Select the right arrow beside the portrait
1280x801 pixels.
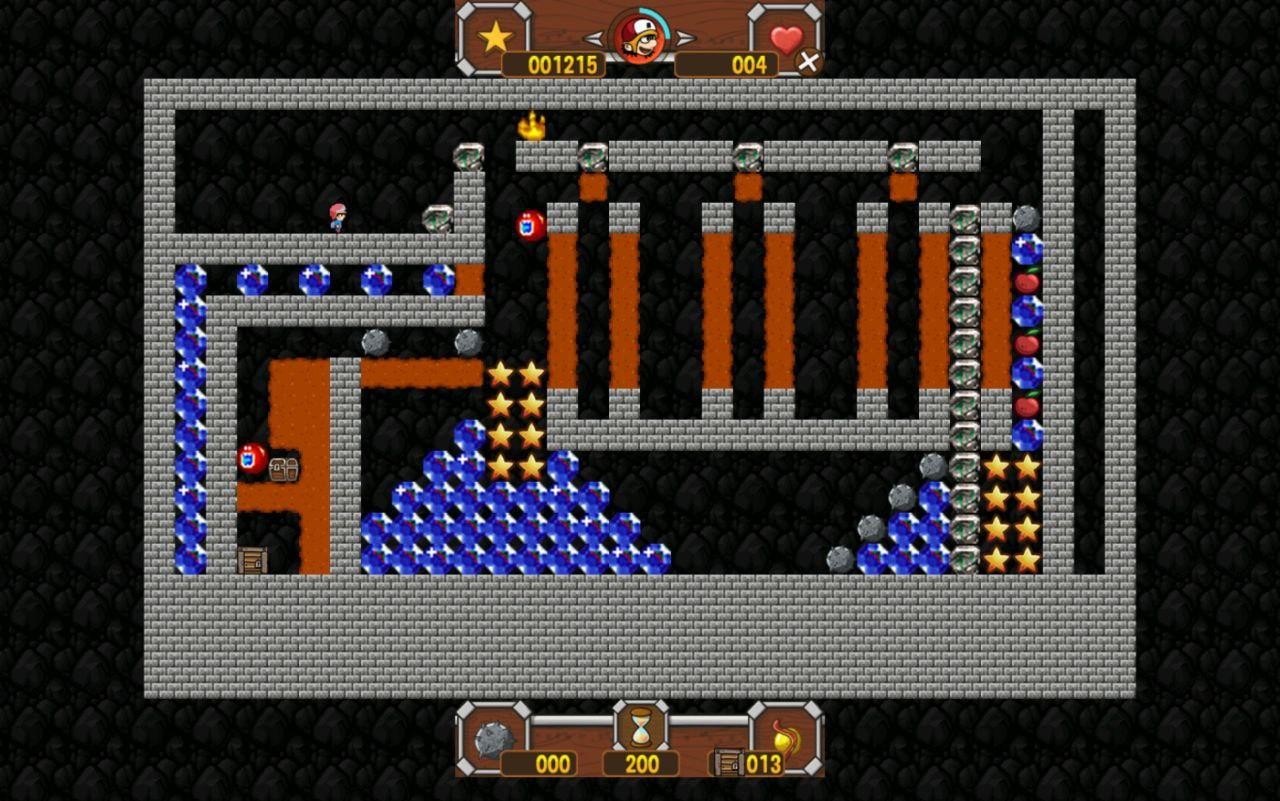click(x=685, y=39)
